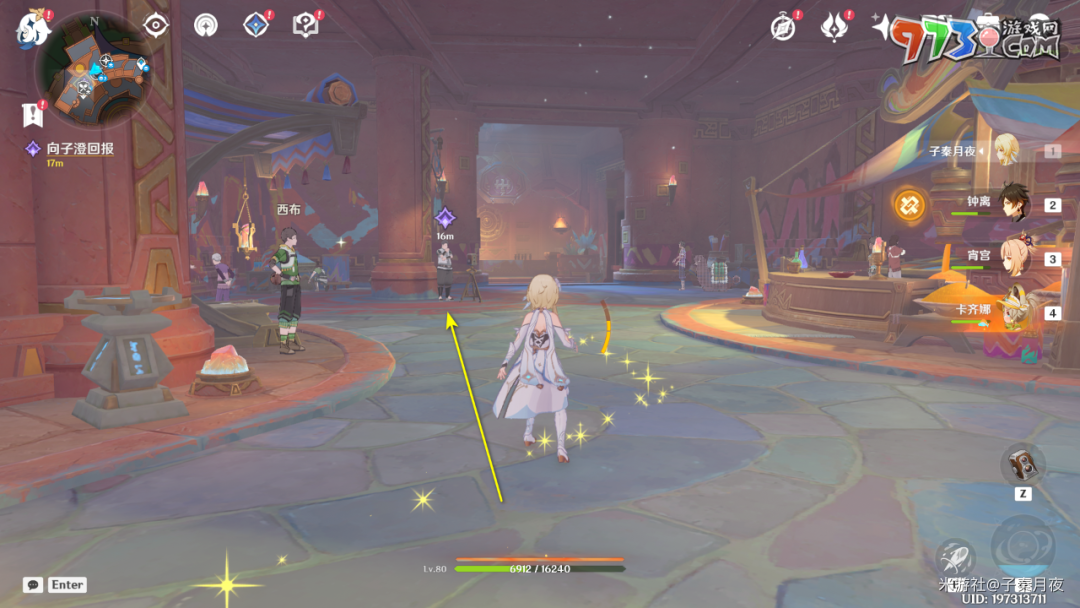Open the circular minimap
This screenshot has height=608, width=1080.
point(93,66)
